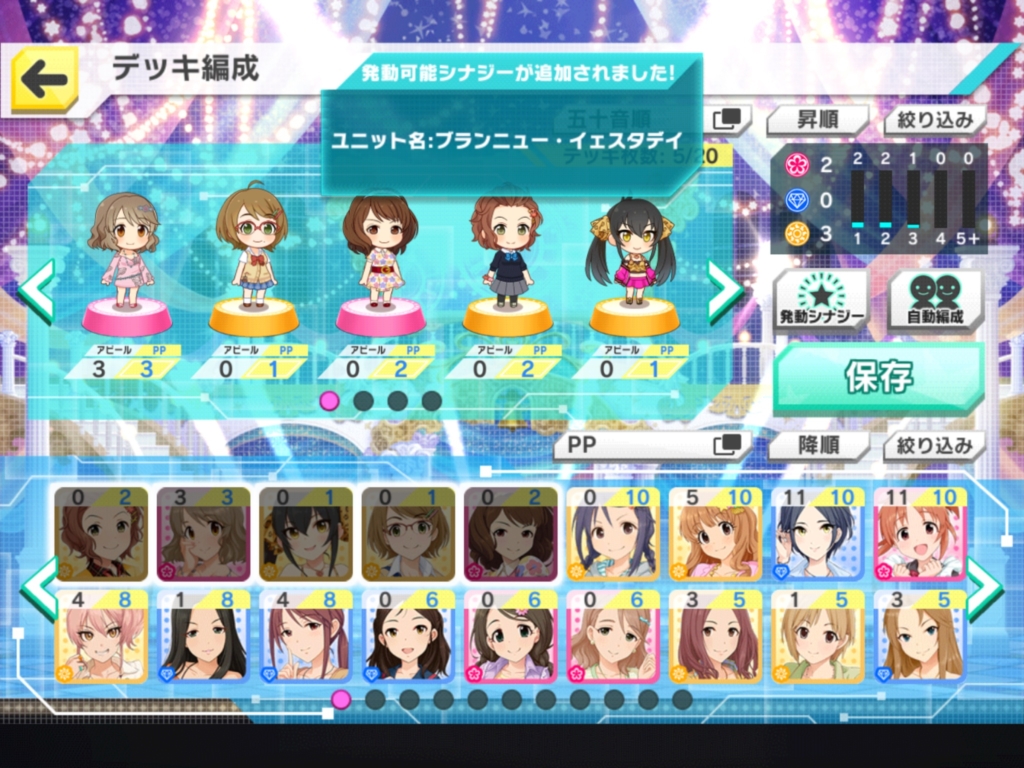Go to next card list page
This screenshot has width=1024, height=768.
pyautogui.click(x=983, y=588)
